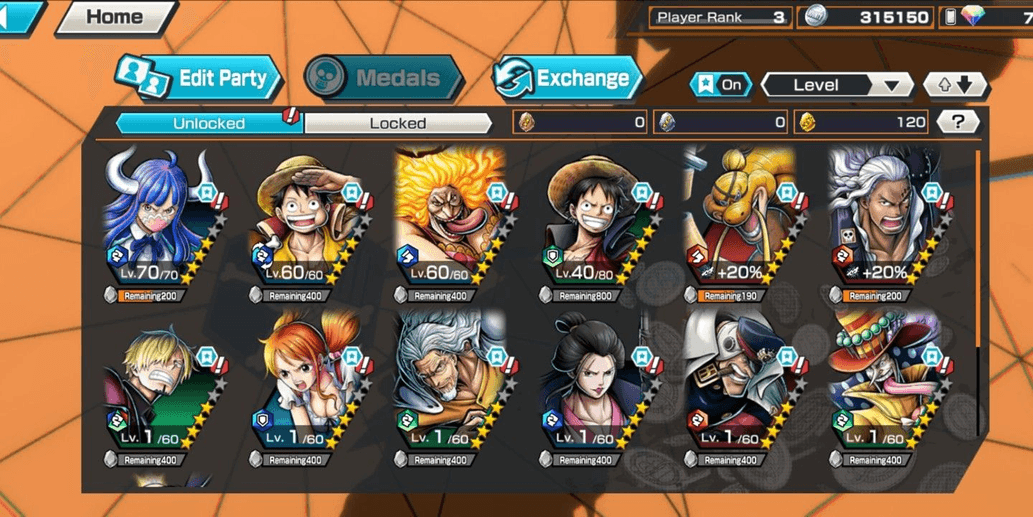
Task: Pick the Lv.40 Luffy character card
Action: click(594, 222)
